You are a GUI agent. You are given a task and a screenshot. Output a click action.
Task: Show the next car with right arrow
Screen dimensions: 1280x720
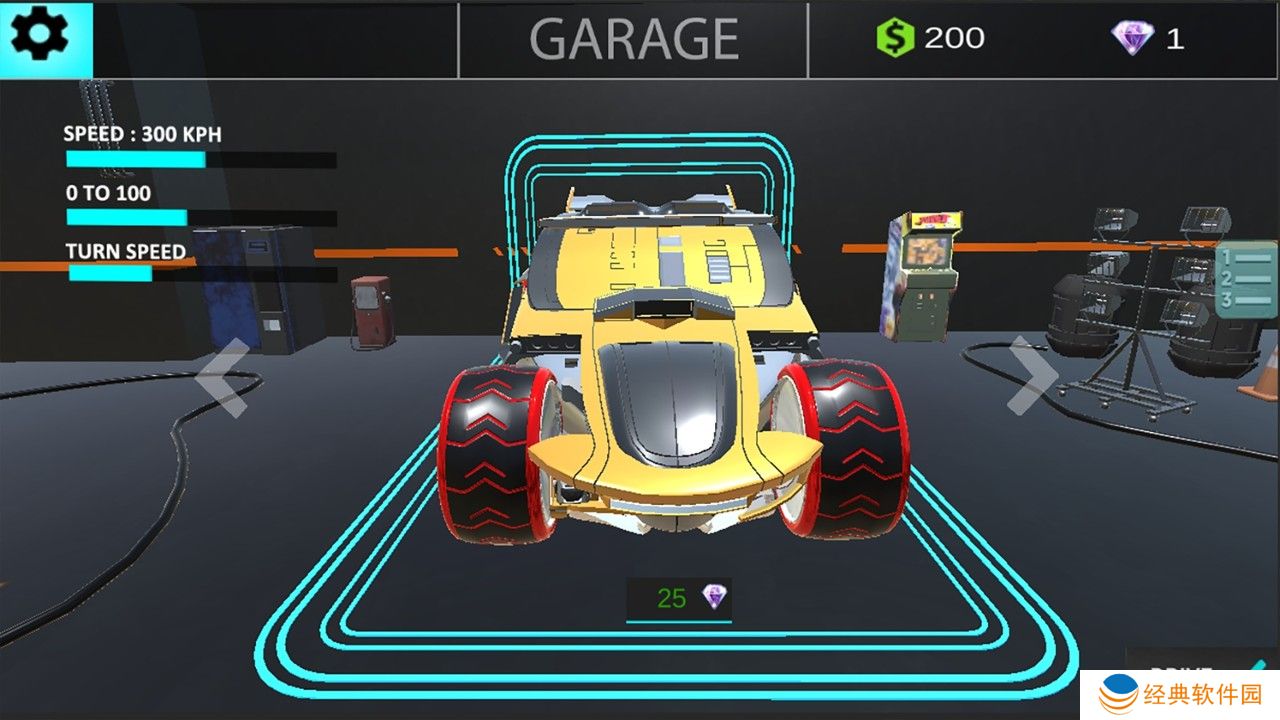coord(1031,375)
